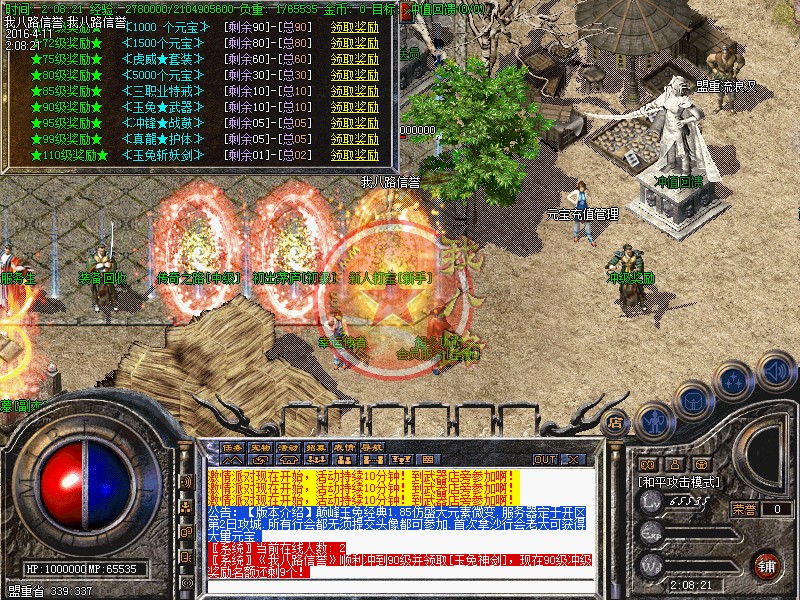Open the bag inventory icon

click(x=692, y=400)
